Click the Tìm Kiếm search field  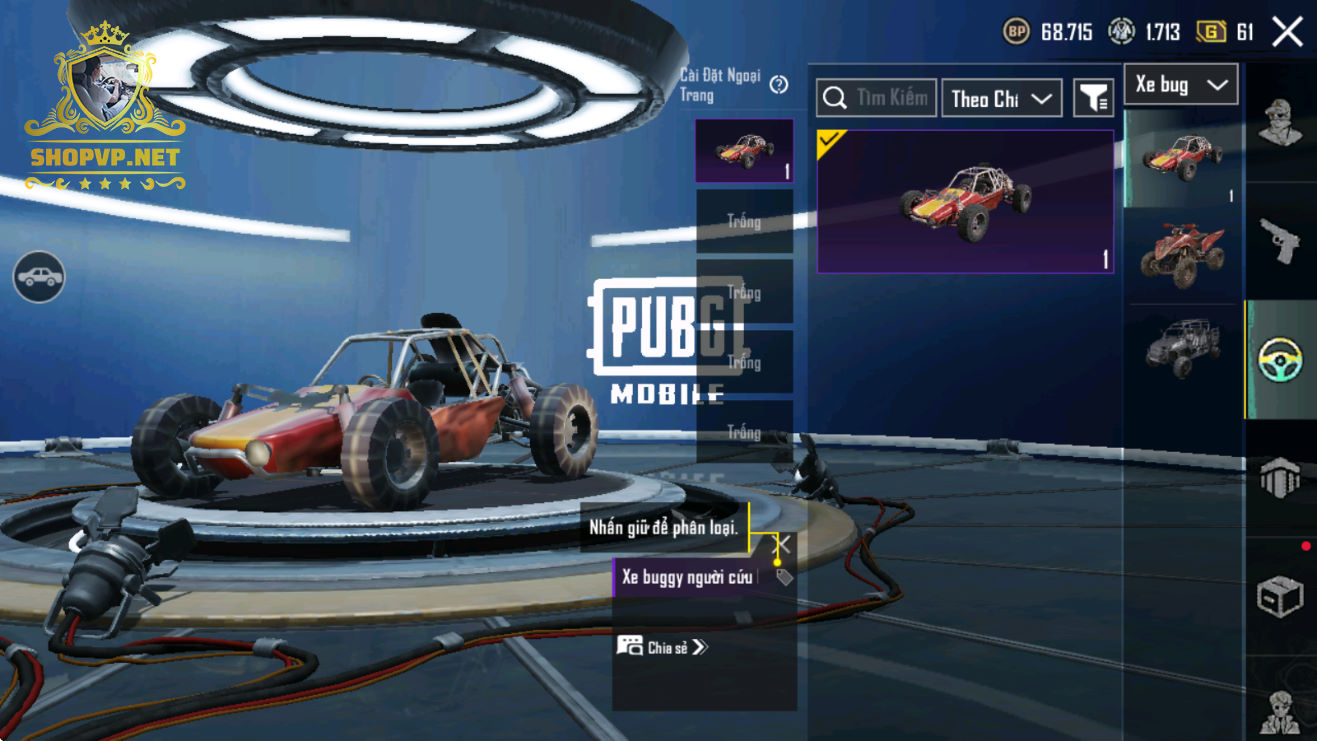click(x=877, y=98)
